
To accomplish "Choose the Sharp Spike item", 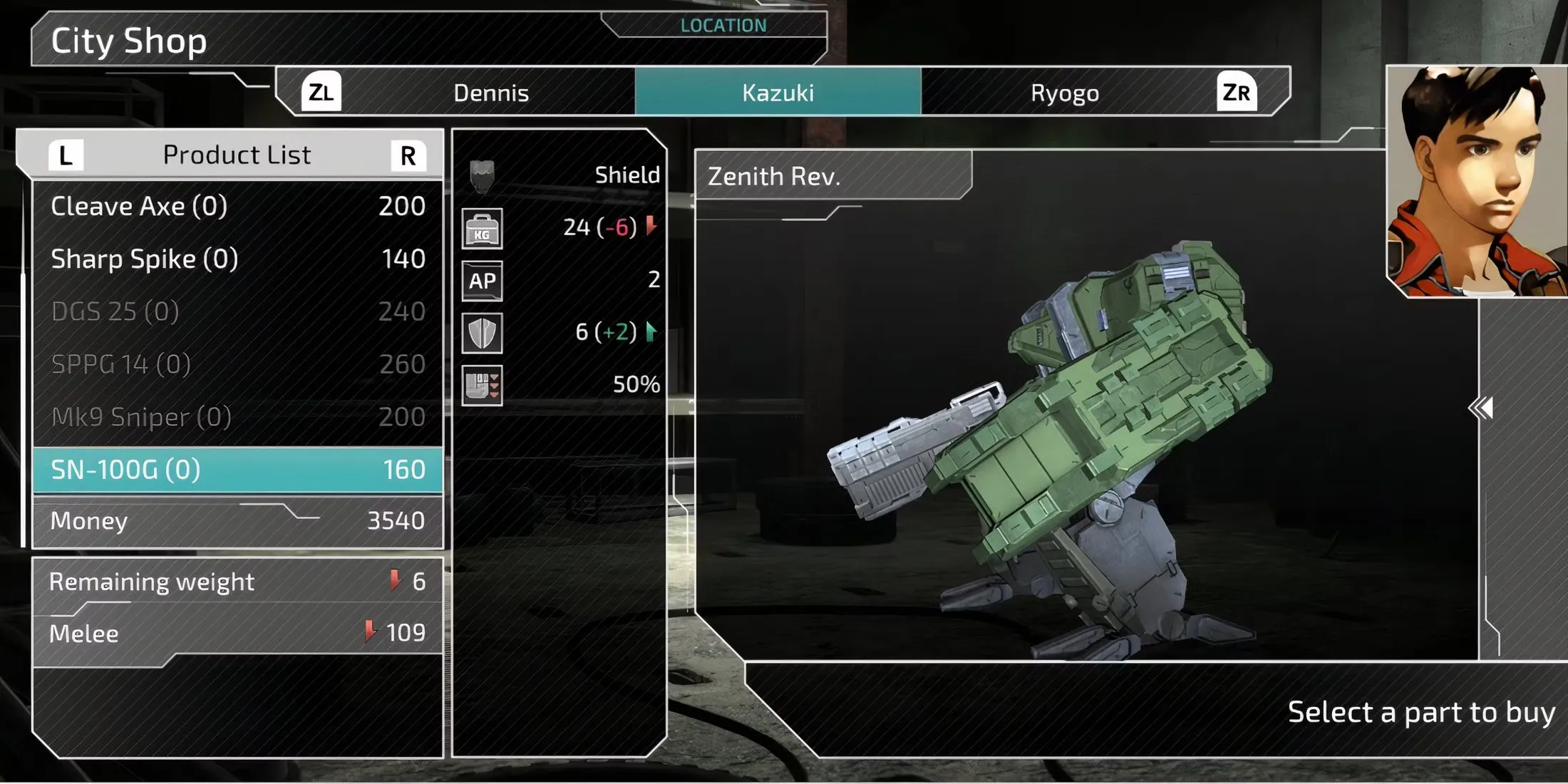I will point(237,259).
